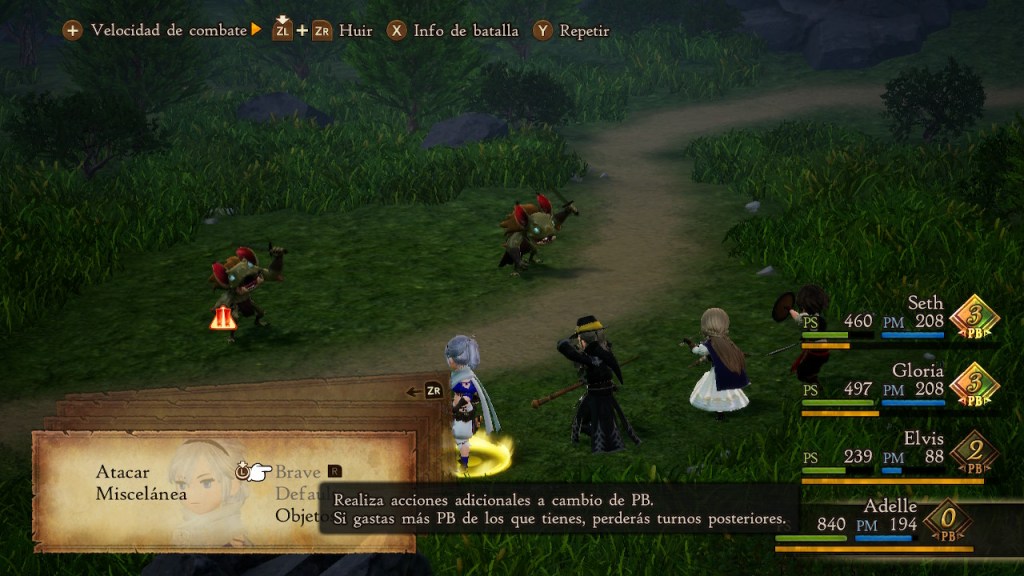Open Info de batalla

[465, 30]
